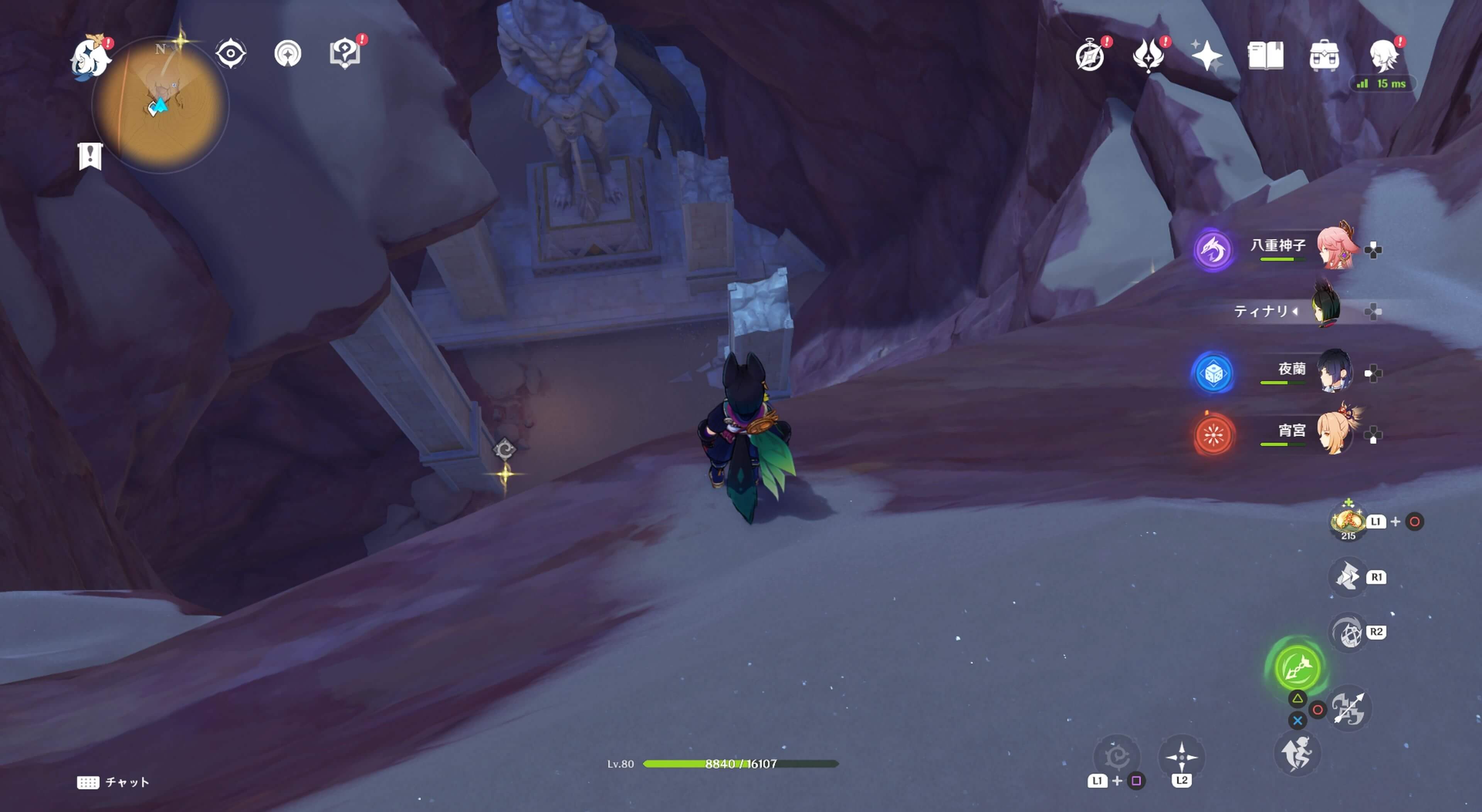This screenshot has height=812, width=1482.
Task: Toggle Elemental Sight eye icon
Action: click(231, 54)
